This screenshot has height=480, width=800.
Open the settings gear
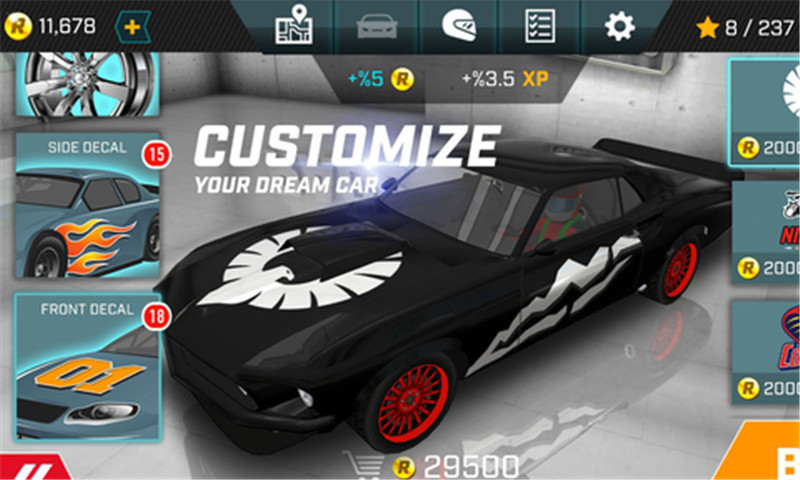[x=619, y=26]
